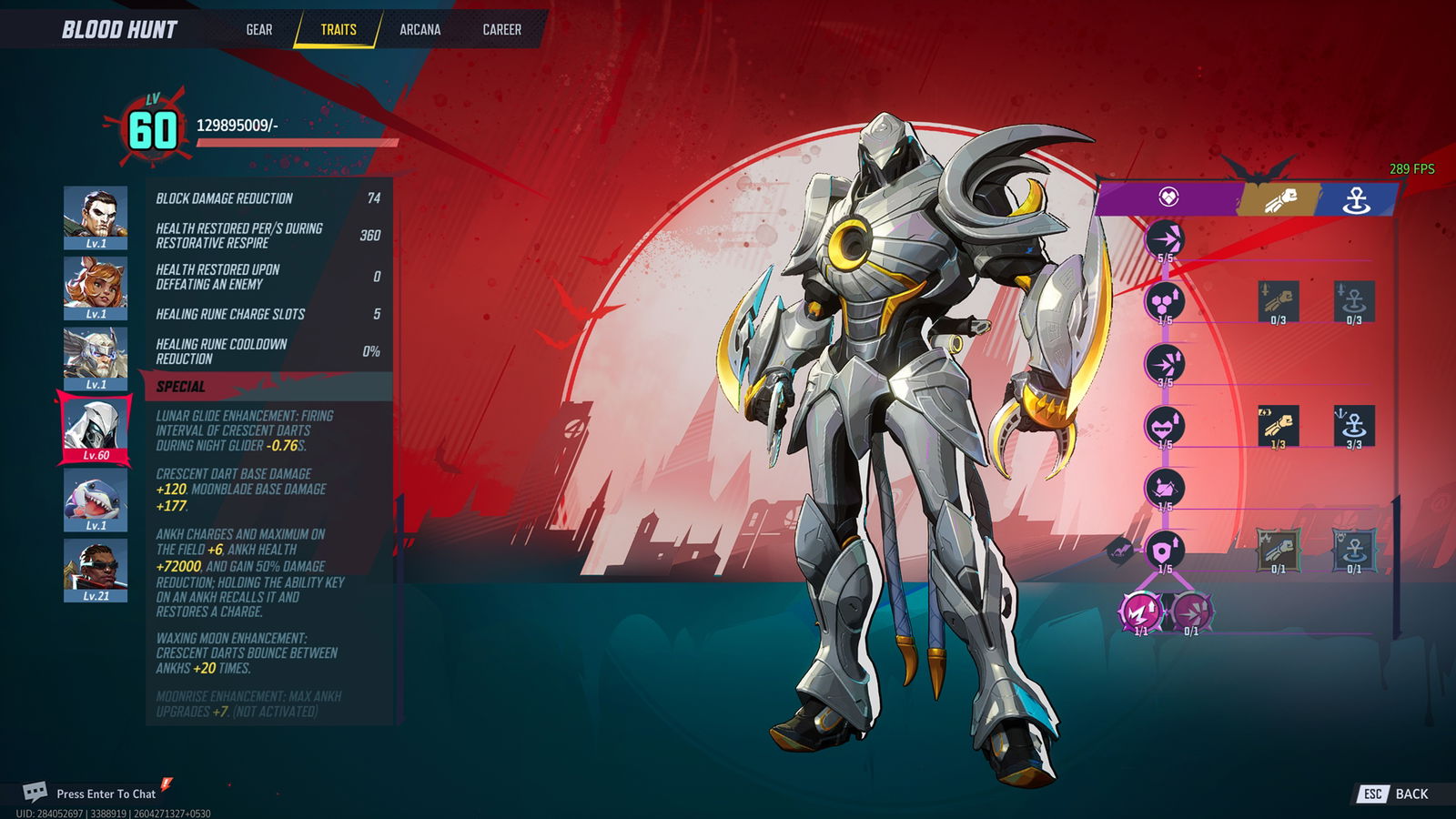Screen dimensions: 1456x819
Task: Select the Traits tab
Action: 338,30
